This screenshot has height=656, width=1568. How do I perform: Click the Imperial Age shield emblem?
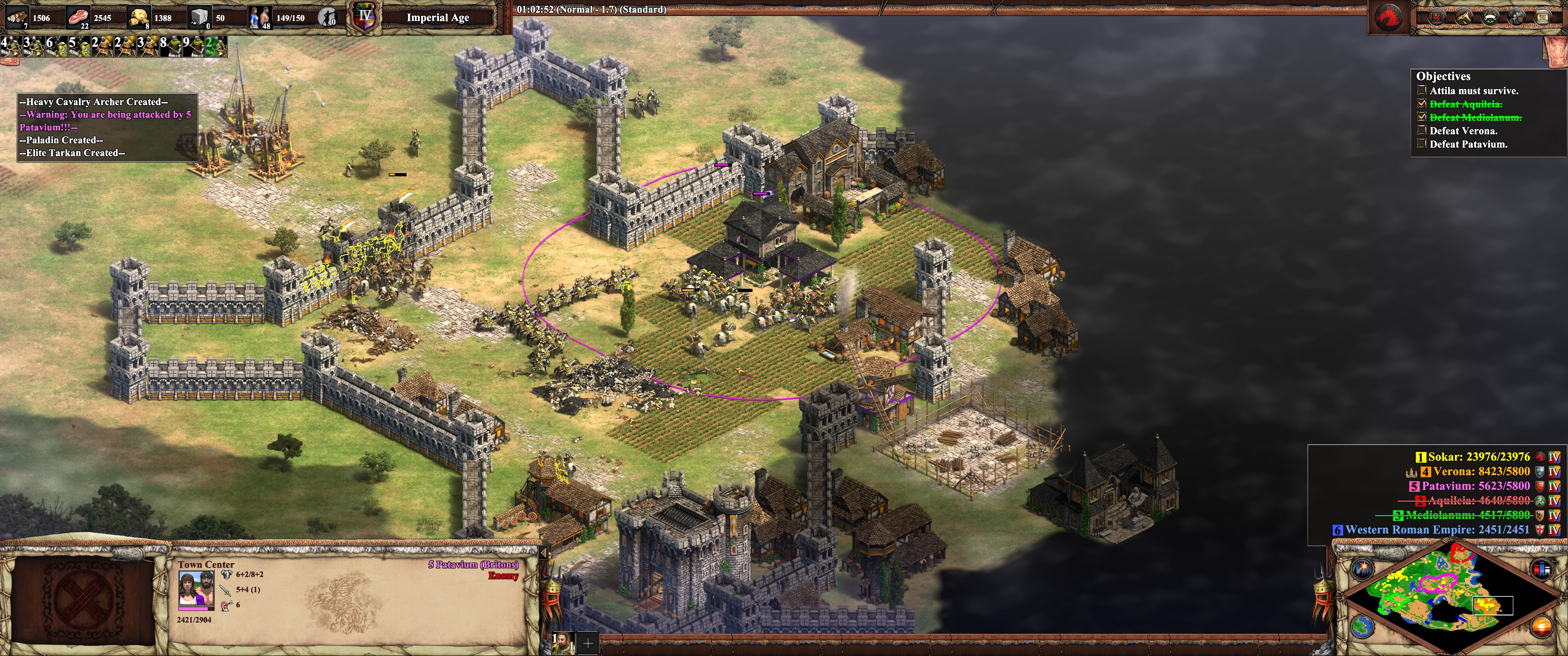365,17
